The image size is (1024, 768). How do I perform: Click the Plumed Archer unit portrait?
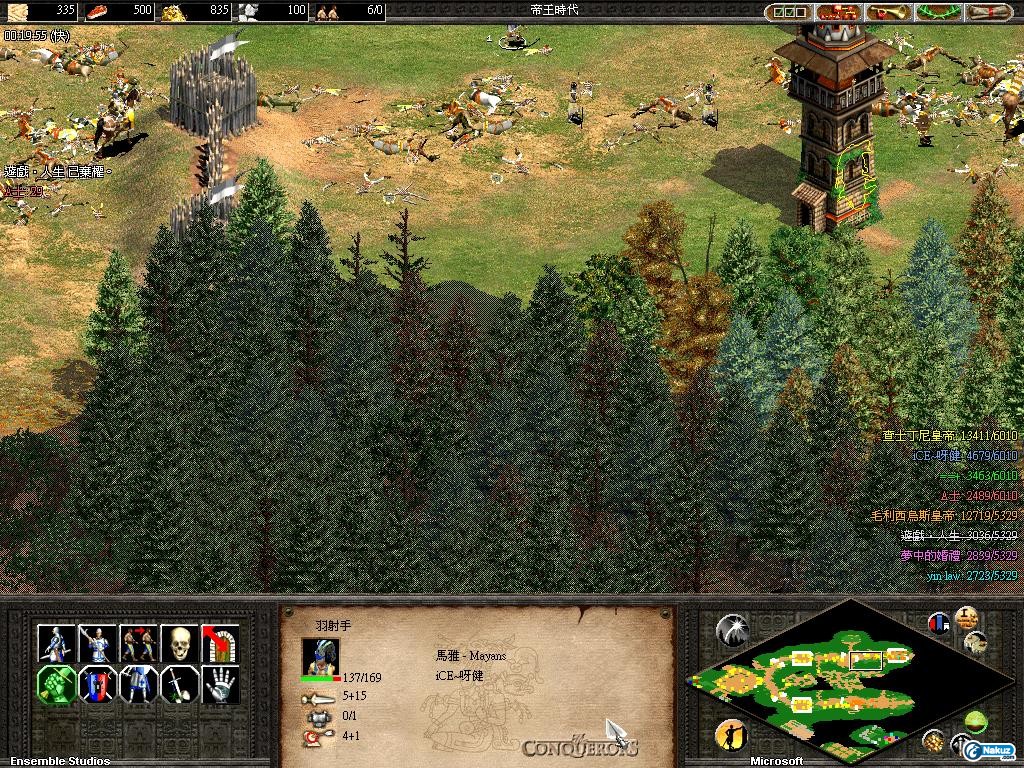[320, 655]
